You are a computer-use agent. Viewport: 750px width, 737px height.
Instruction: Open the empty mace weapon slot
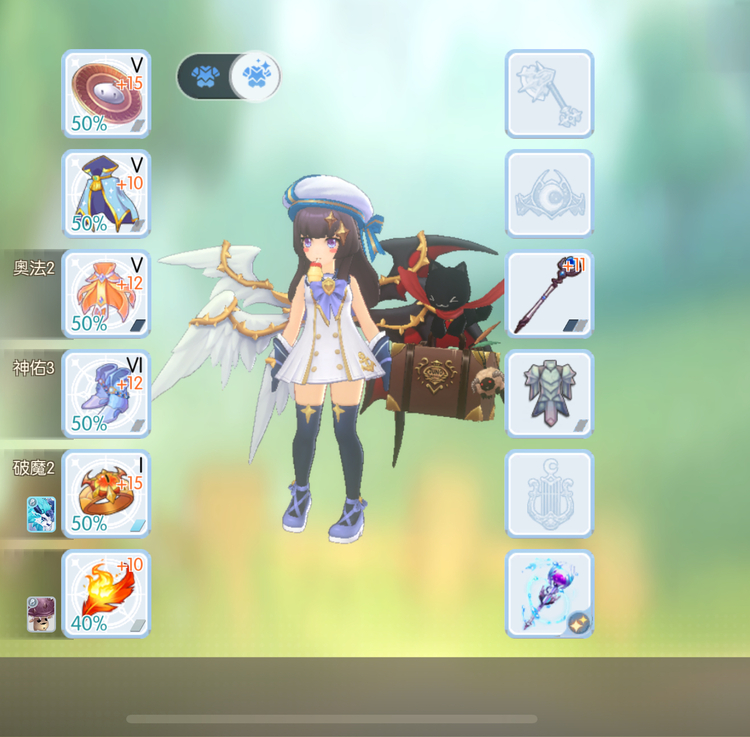549,94
